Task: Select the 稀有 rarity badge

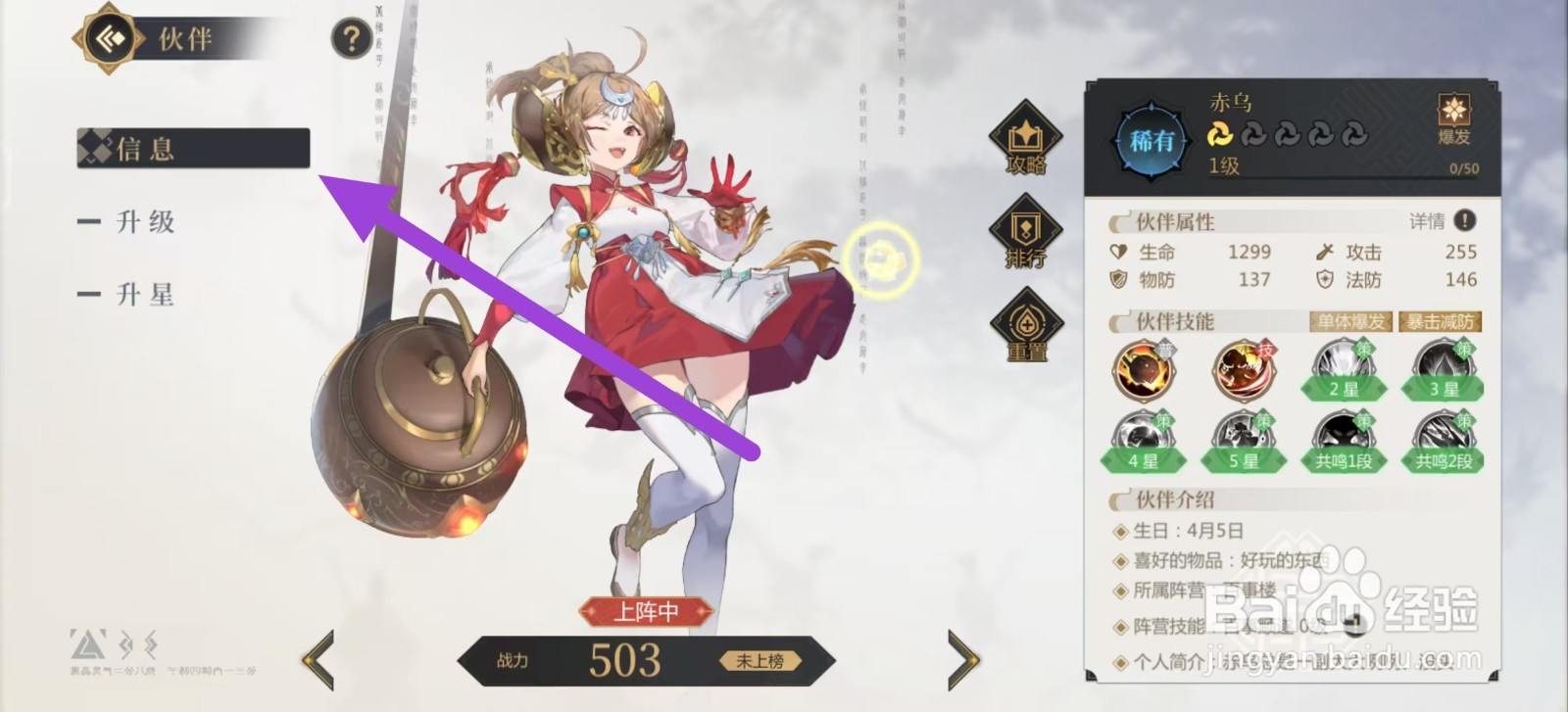Action: pos(1149,137)
